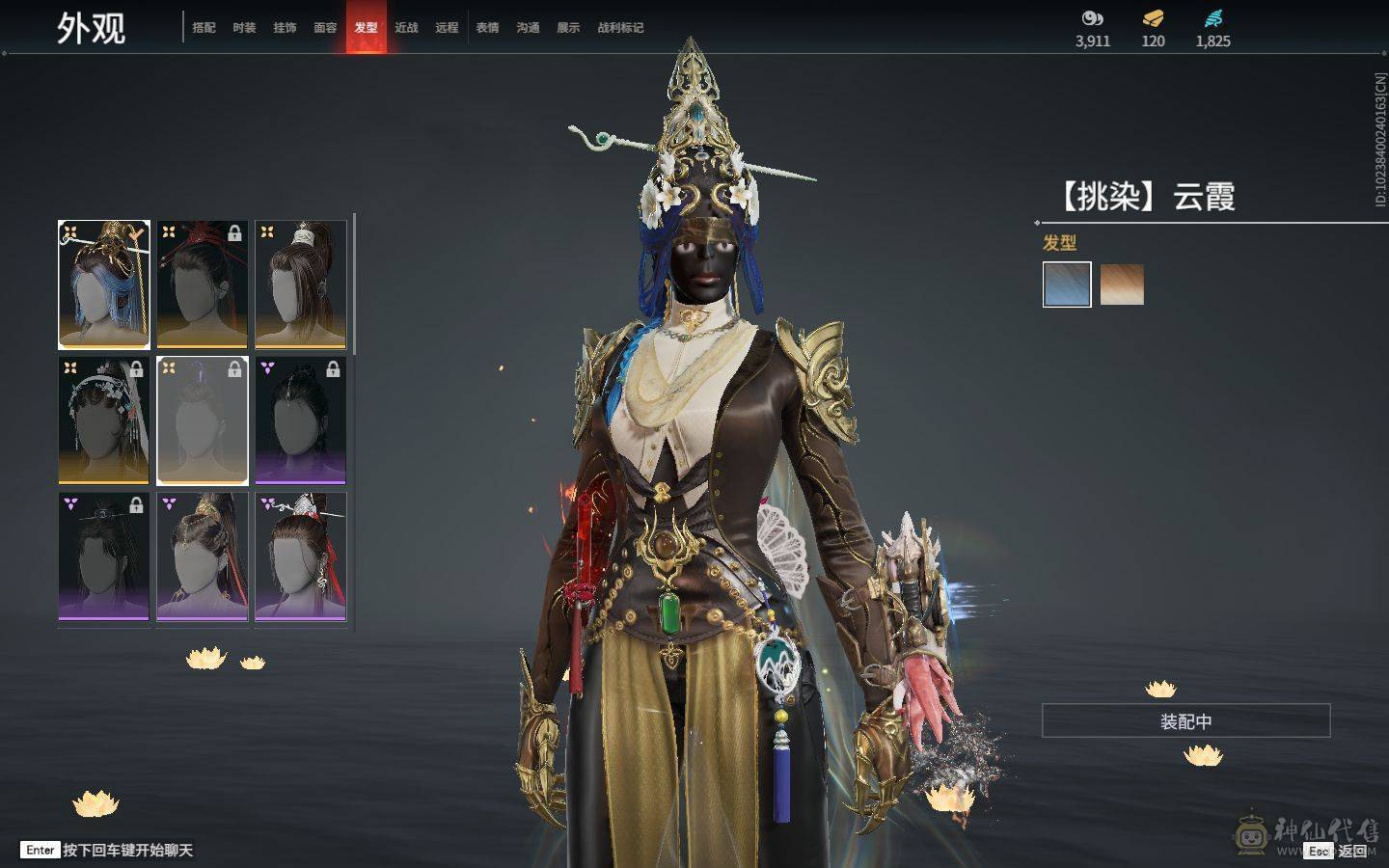Click the 返回 back button
Screen dimensions: 1389x868
tap(1350, 851)
